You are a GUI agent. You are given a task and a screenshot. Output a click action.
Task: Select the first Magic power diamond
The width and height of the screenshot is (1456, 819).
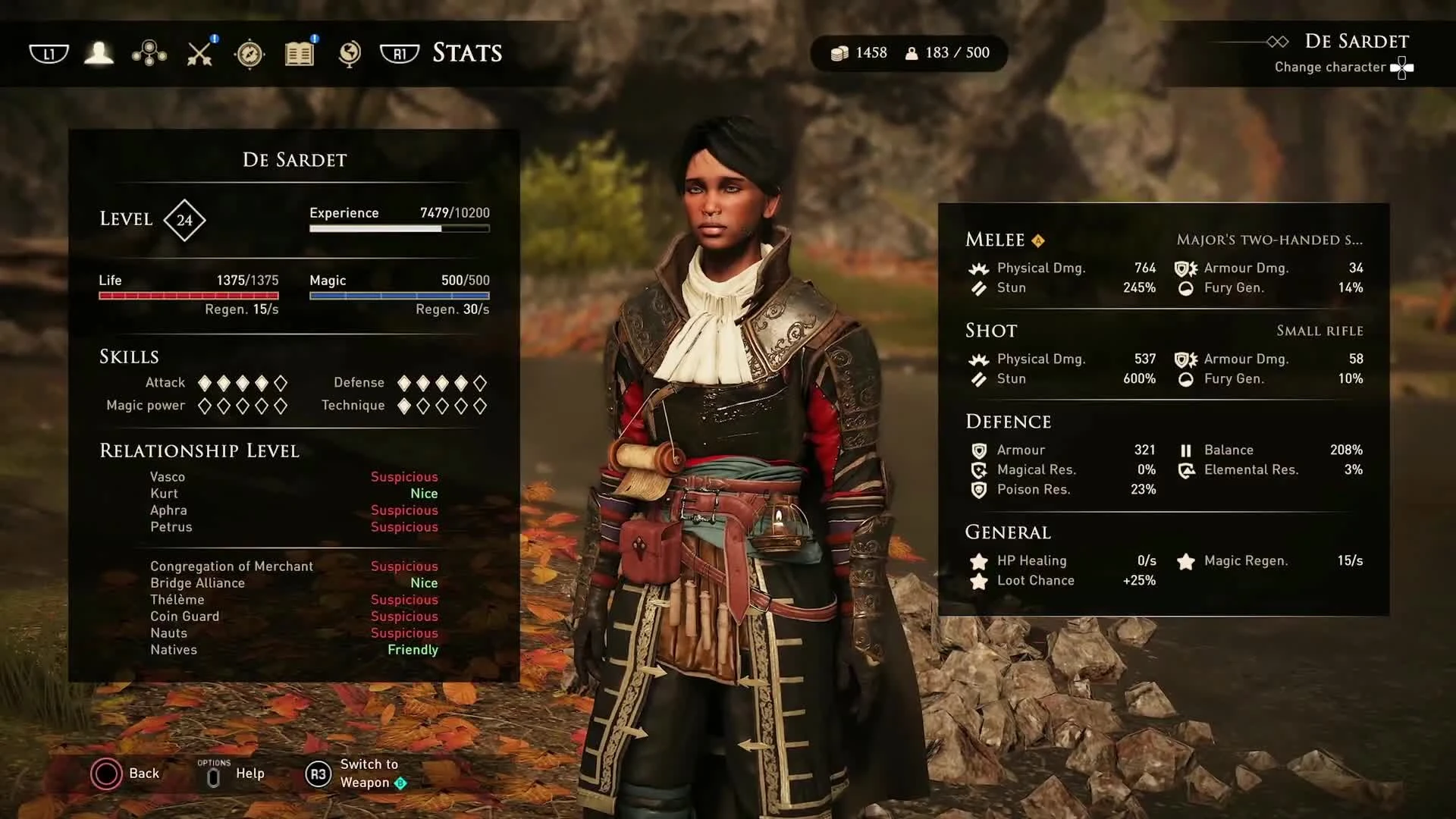pyautogui.click(x=203, y=406)
